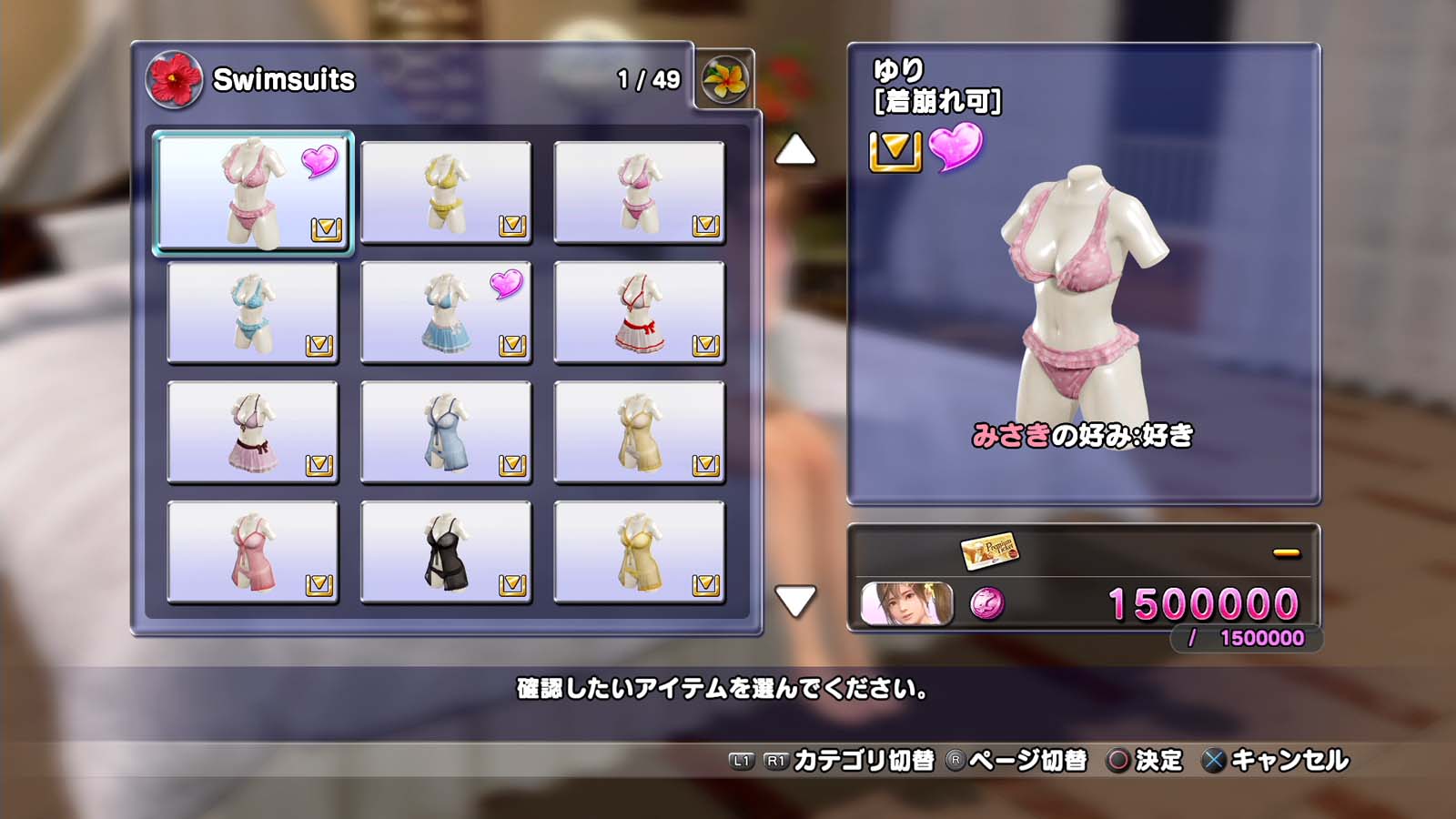Image resolution: width=1456 pixels, height=819 pixels.
Task: Select the blue skirted swimsuit with heart
Action: (x=446, y=312)
